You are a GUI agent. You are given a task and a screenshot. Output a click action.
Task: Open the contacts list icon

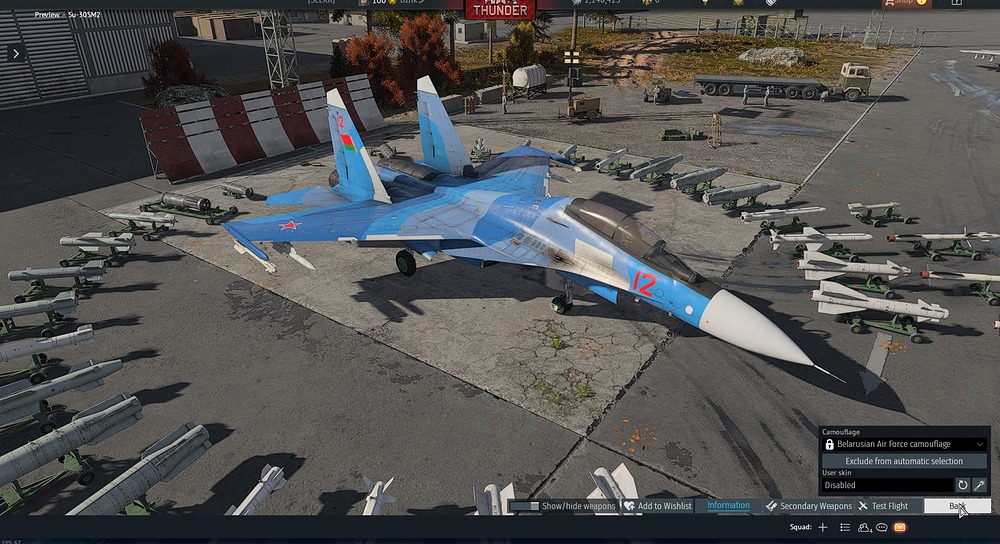pyautogui.click(x=846, y=527)
